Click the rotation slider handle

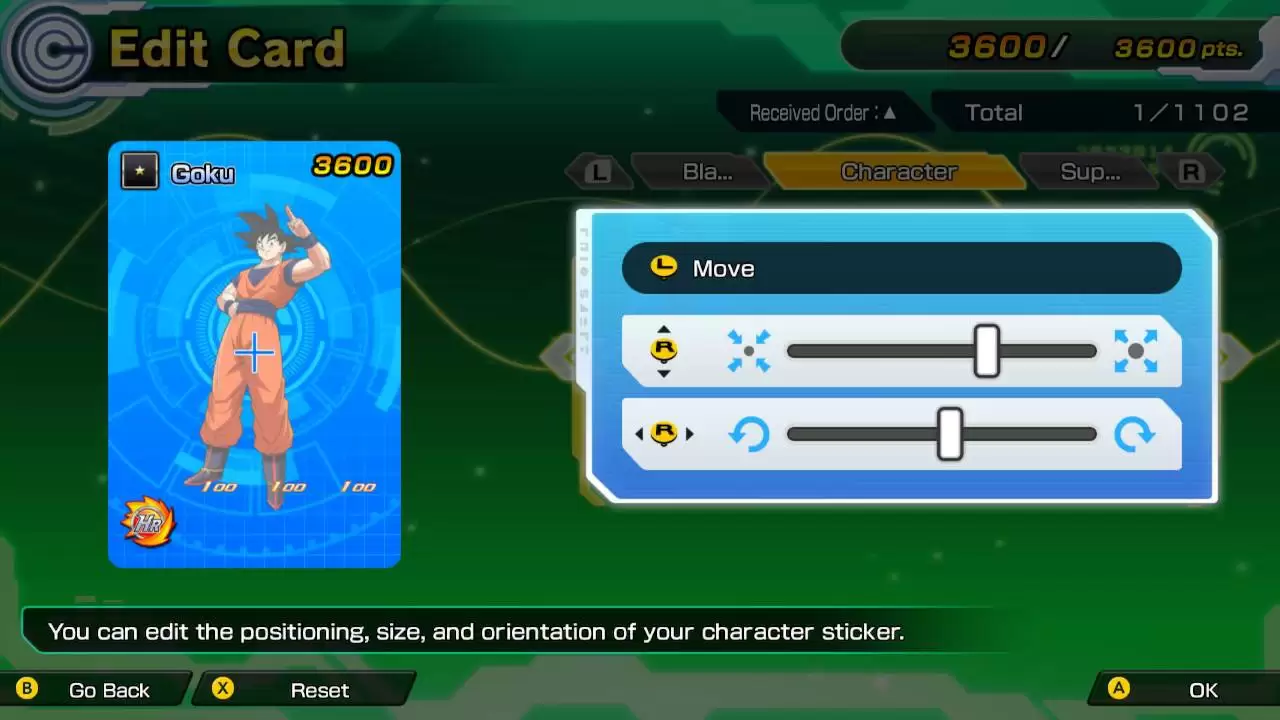(x=949, y=434)
